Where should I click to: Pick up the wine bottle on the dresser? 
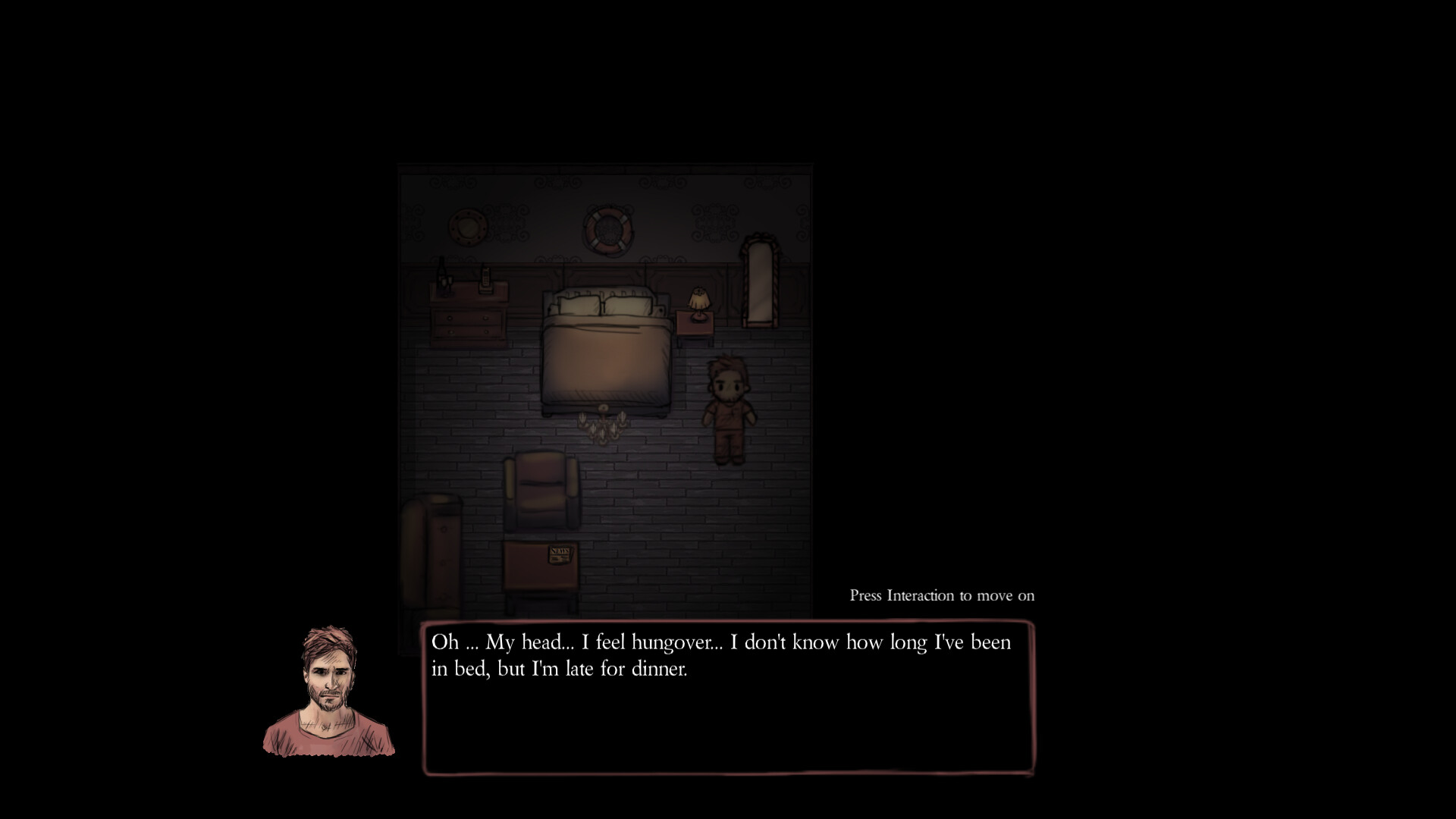click(x=442, y=272)
